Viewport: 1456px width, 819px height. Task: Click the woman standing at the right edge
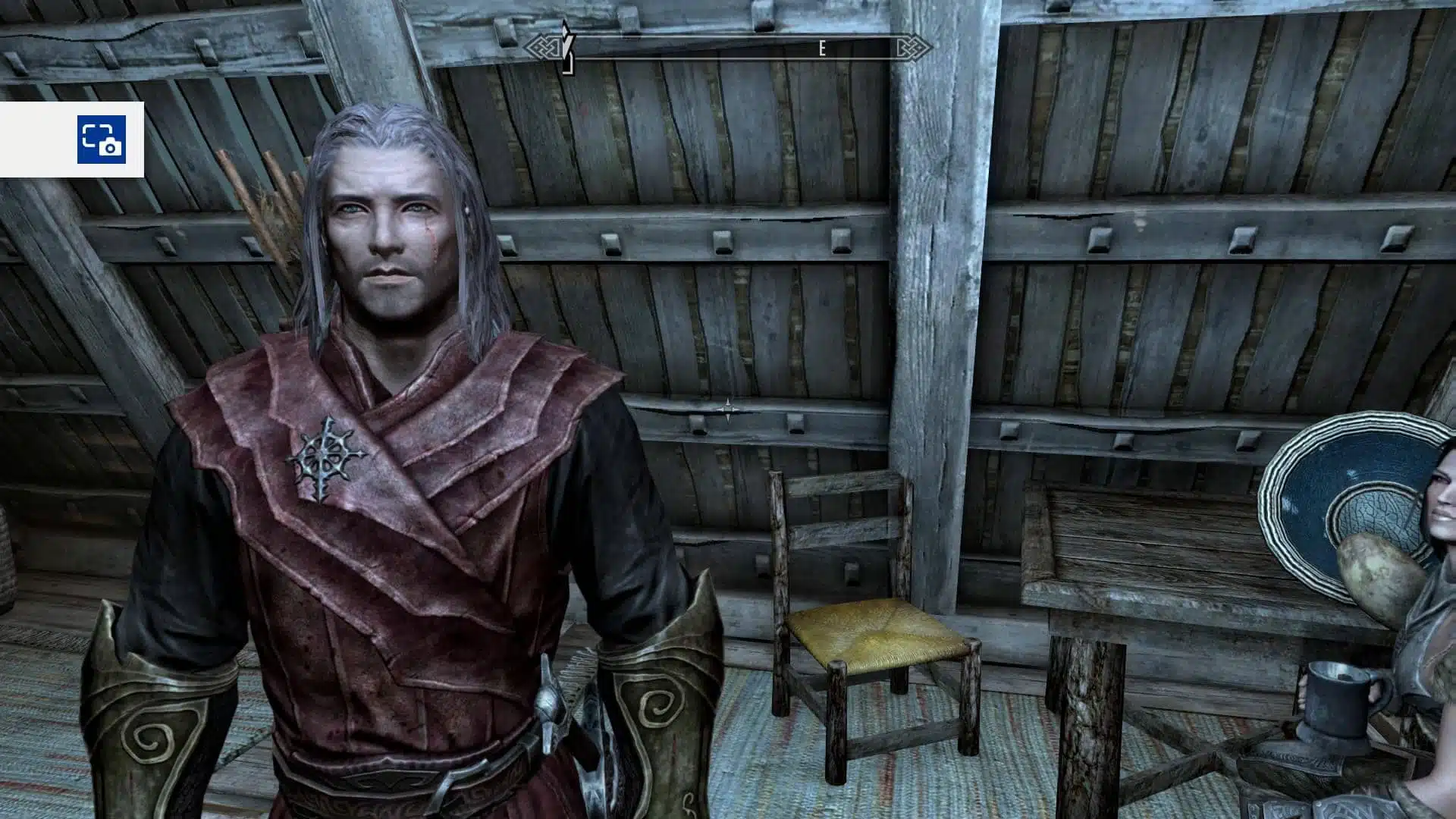[x=1441, y=516]
